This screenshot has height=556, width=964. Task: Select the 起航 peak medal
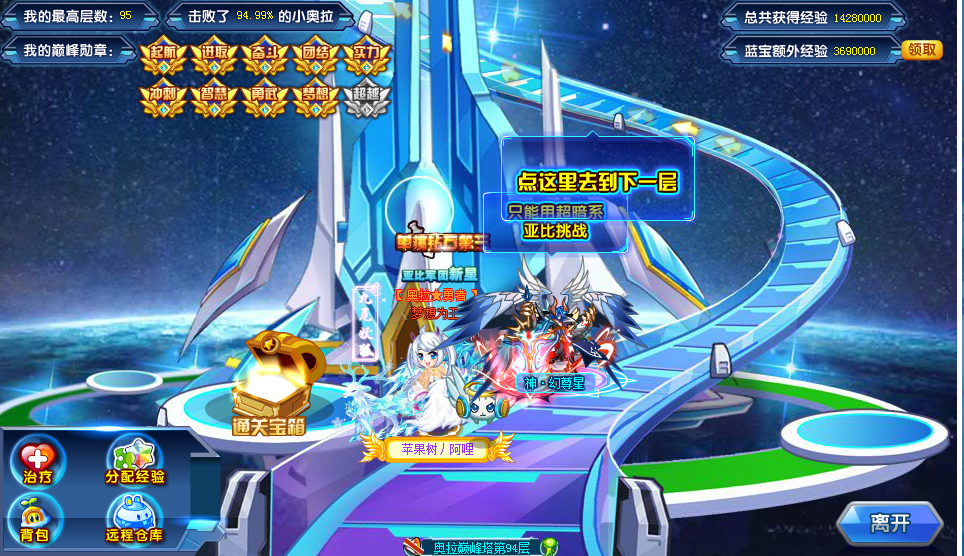pos(163,56)
